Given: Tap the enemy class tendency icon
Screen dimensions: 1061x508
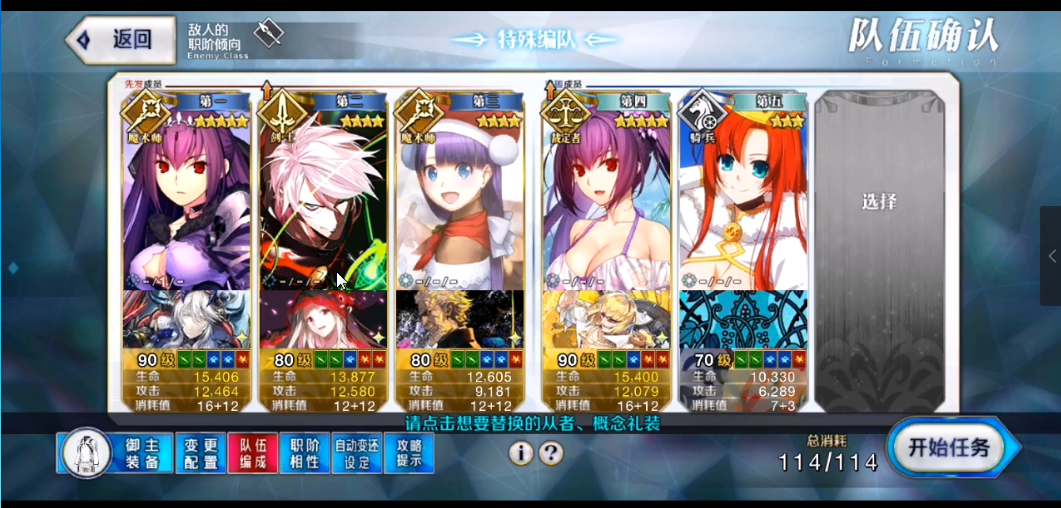Looking at the screenshot, I should click(268, 34).
